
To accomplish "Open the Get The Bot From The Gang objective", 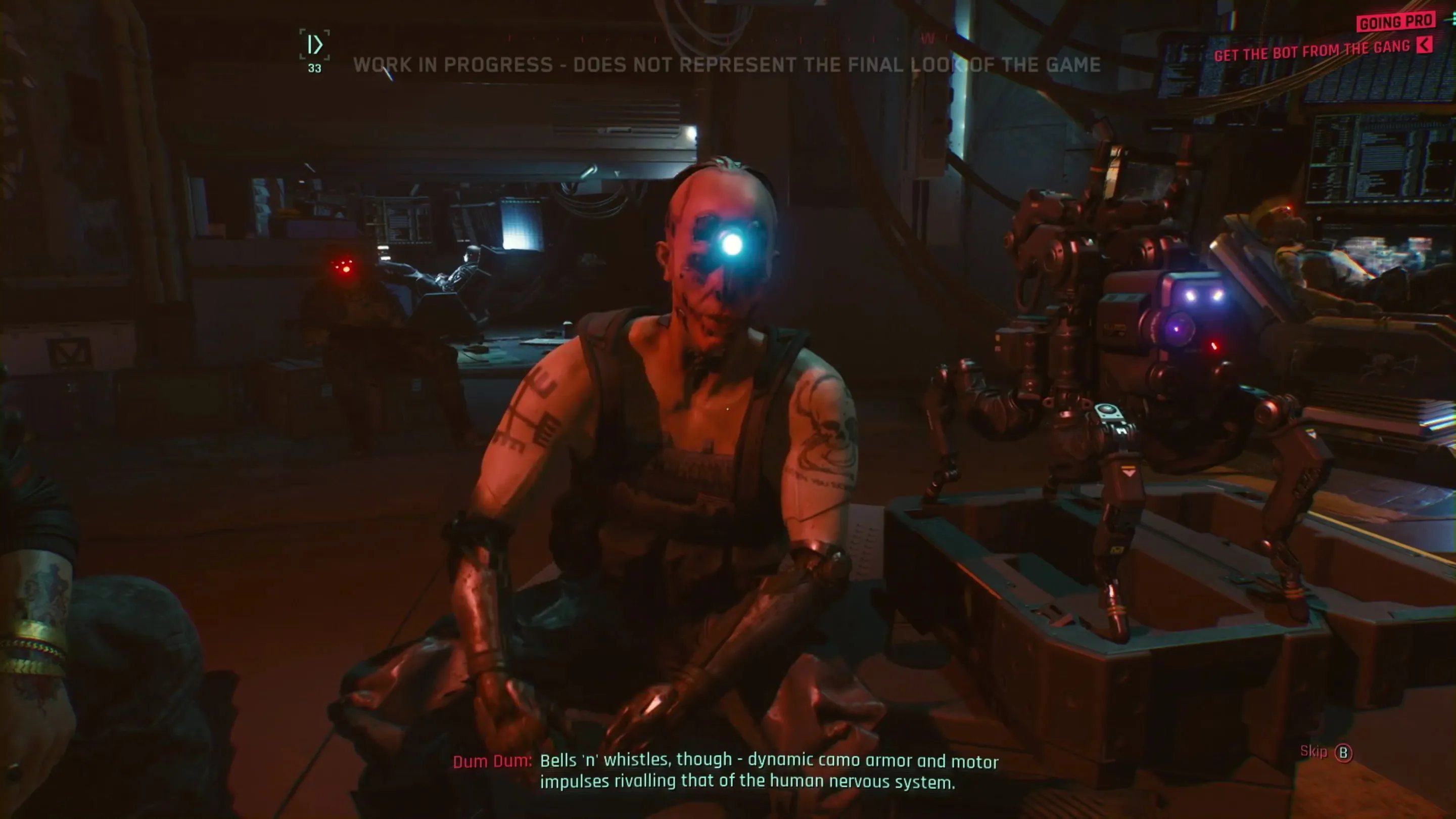I will click(x=1311, y=51).
